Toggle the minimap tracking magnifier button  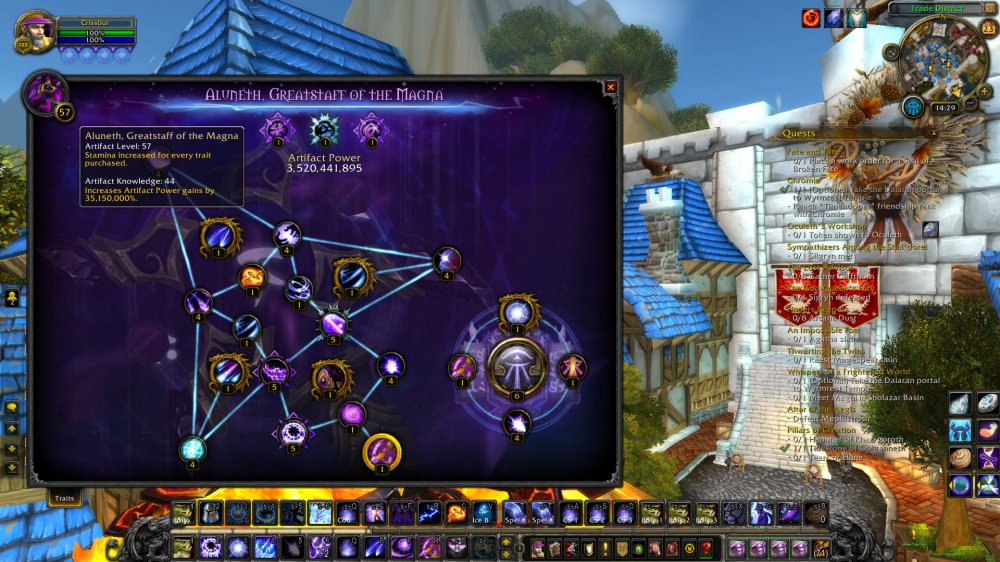coord(891,52)
